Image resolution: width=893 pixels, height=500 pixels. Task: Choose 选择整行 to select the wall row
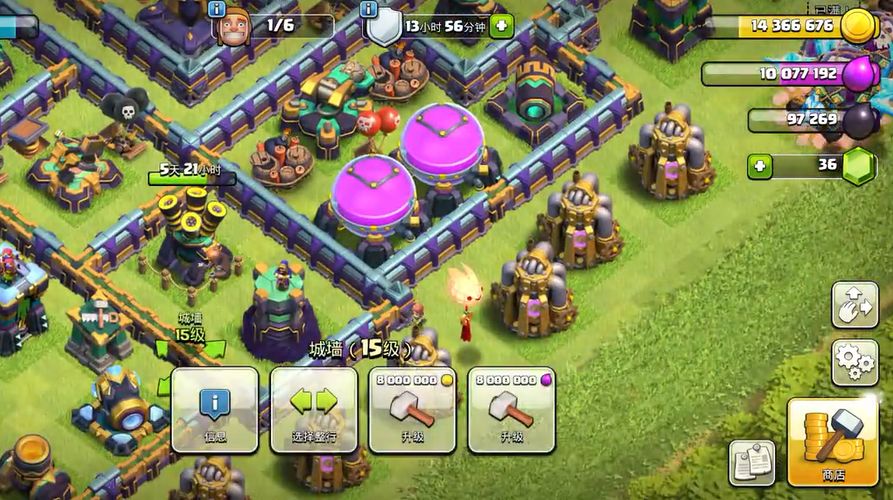pyautogui.click(x=313, y=409)
